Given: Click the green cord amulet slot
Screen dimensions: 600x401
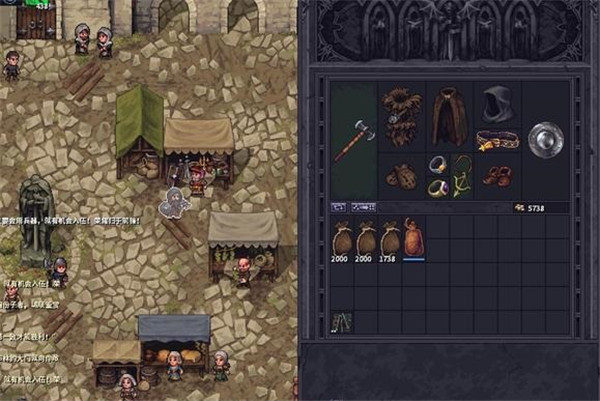Looking at the screenshot, I should click(461, 175).
